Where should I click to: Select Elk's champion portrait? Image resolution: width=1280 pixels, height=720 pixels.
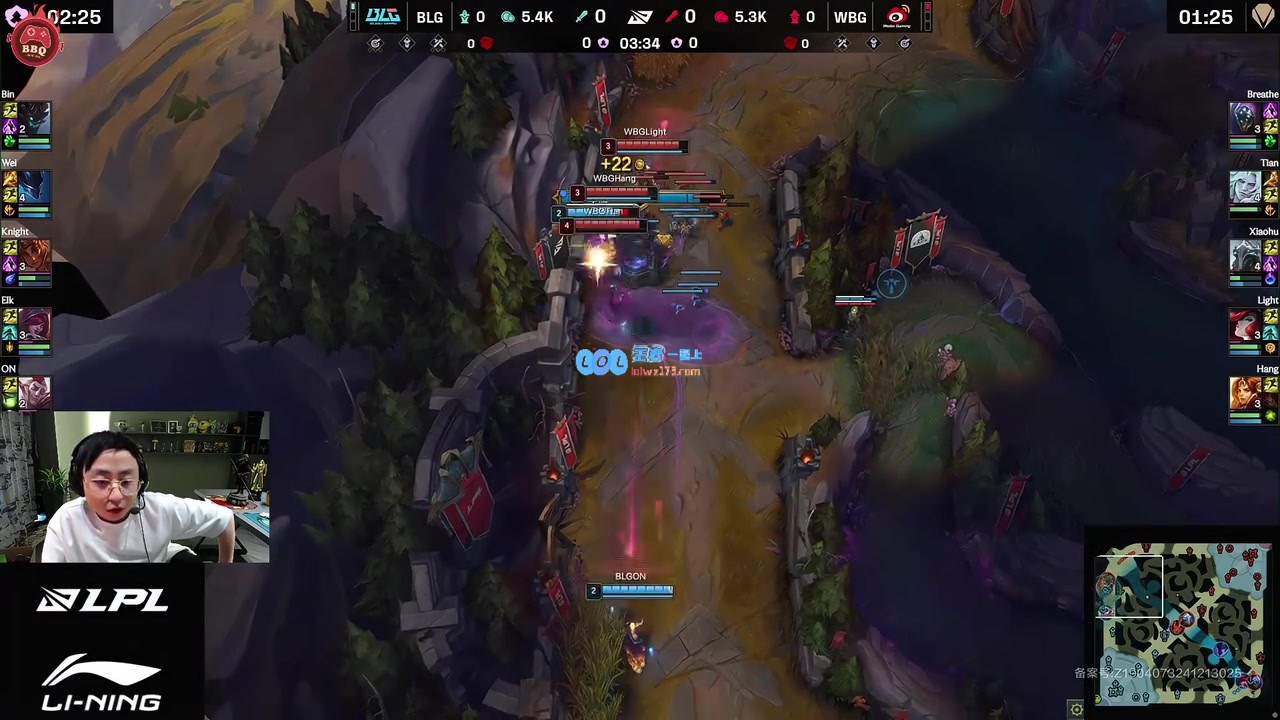pos(33,324)
